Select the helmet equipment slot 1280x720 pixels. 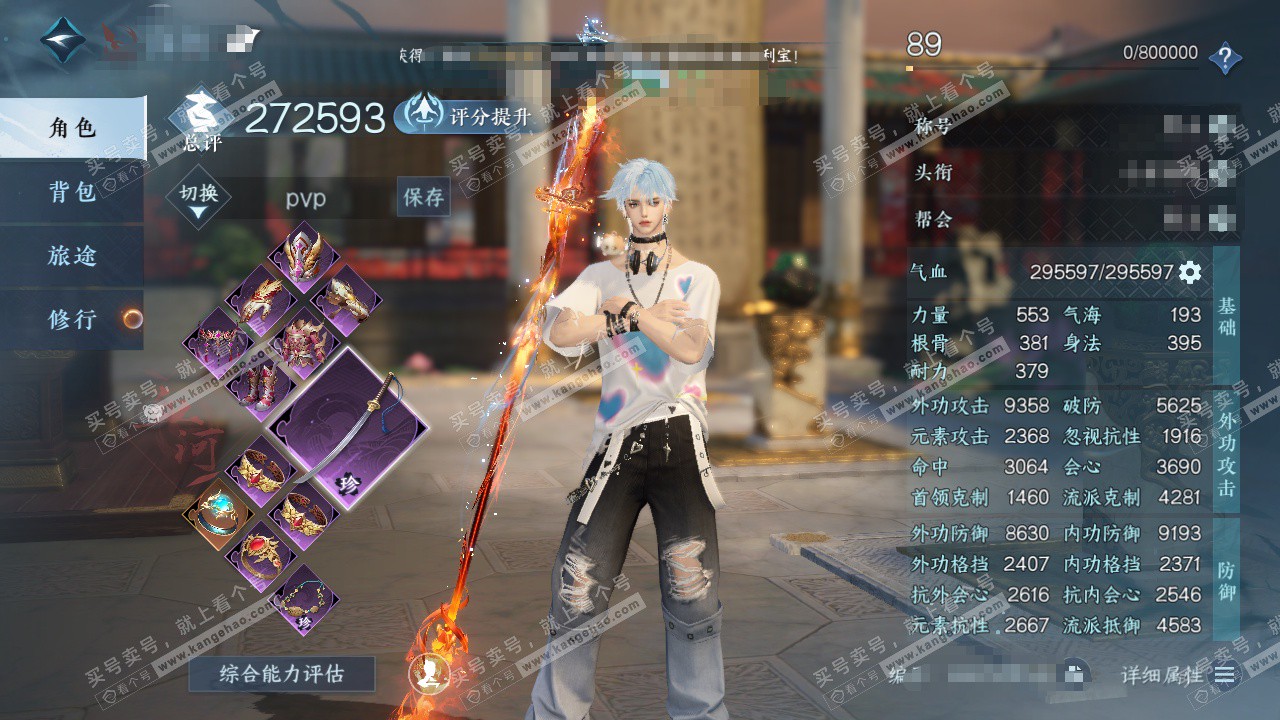point(302,254)
